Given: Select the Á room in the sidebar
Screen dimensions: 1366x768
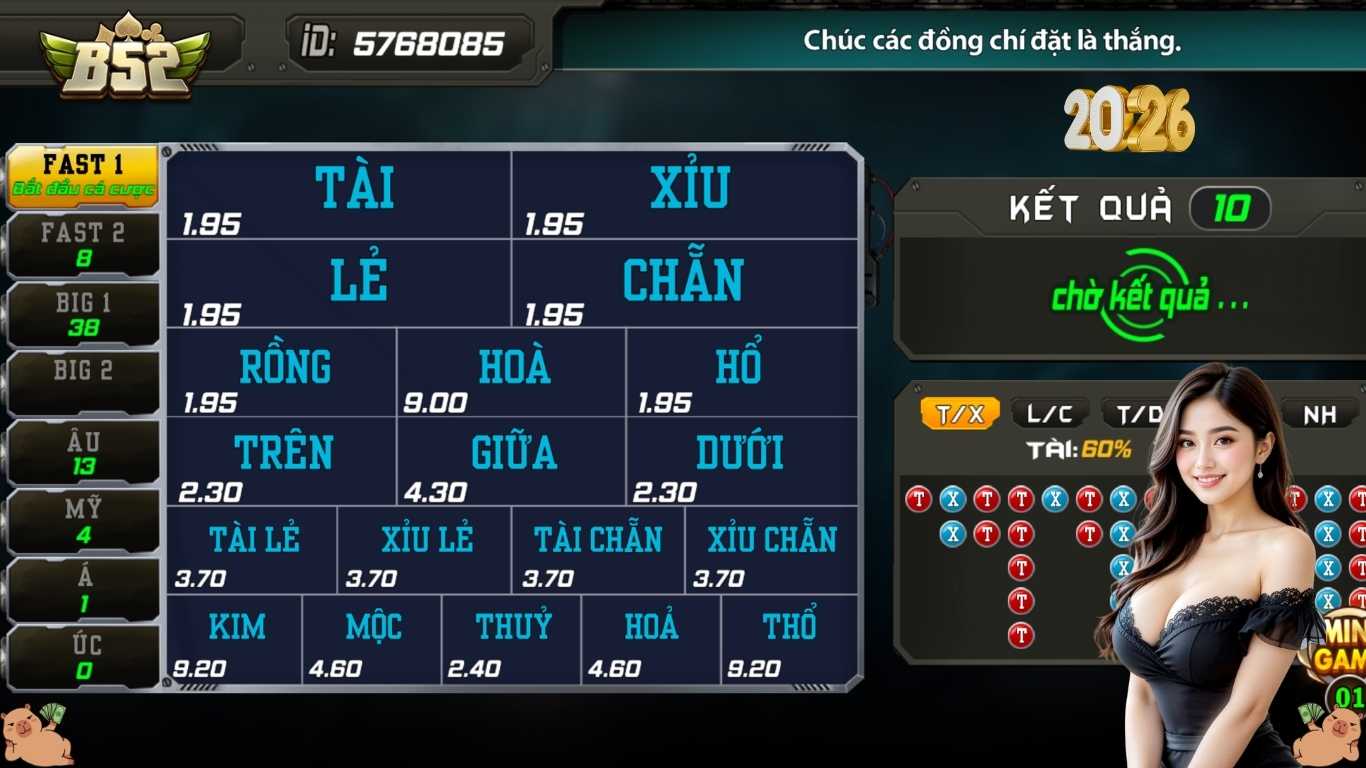Looking at the screenshot, I should [x=80, y=589].
